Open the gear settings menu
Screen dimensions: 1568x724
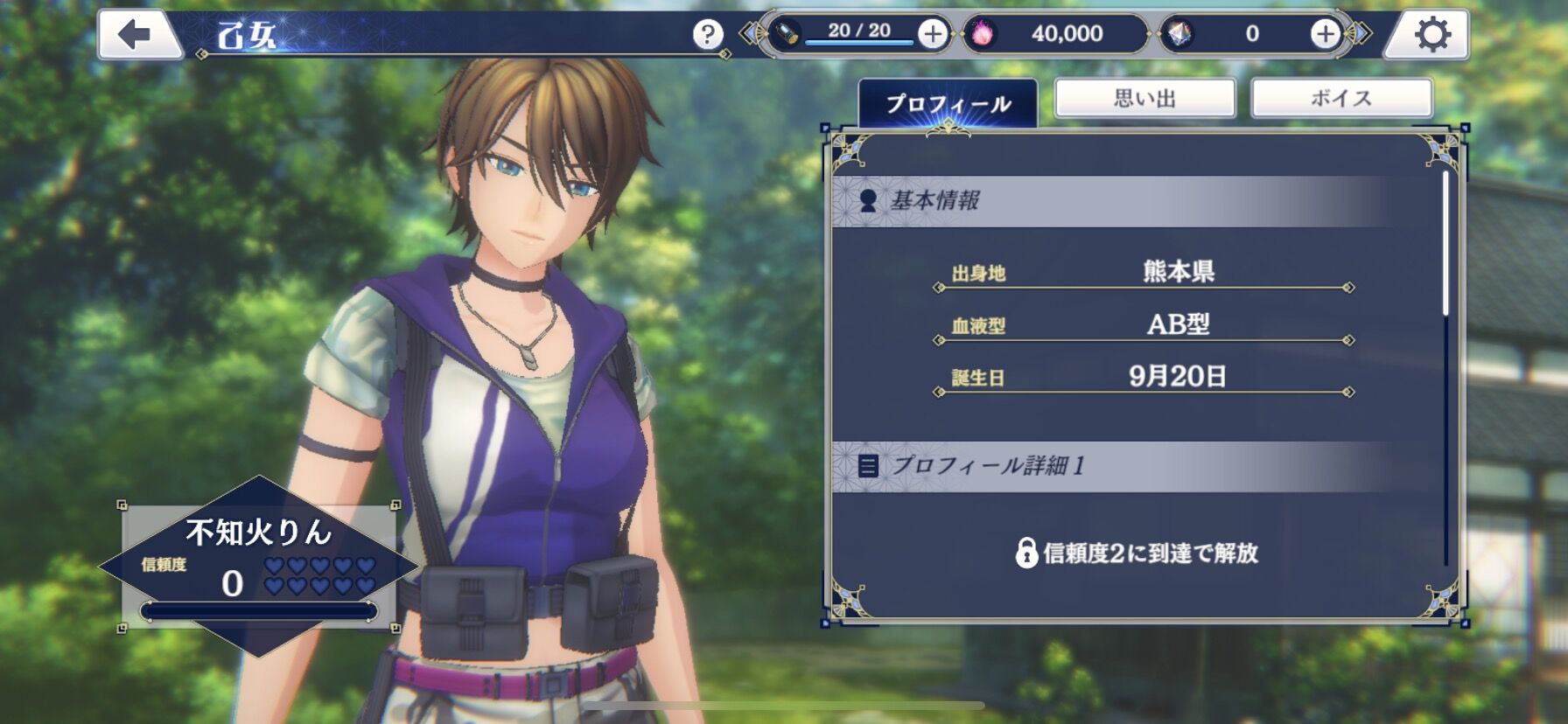pos(1431,35)
